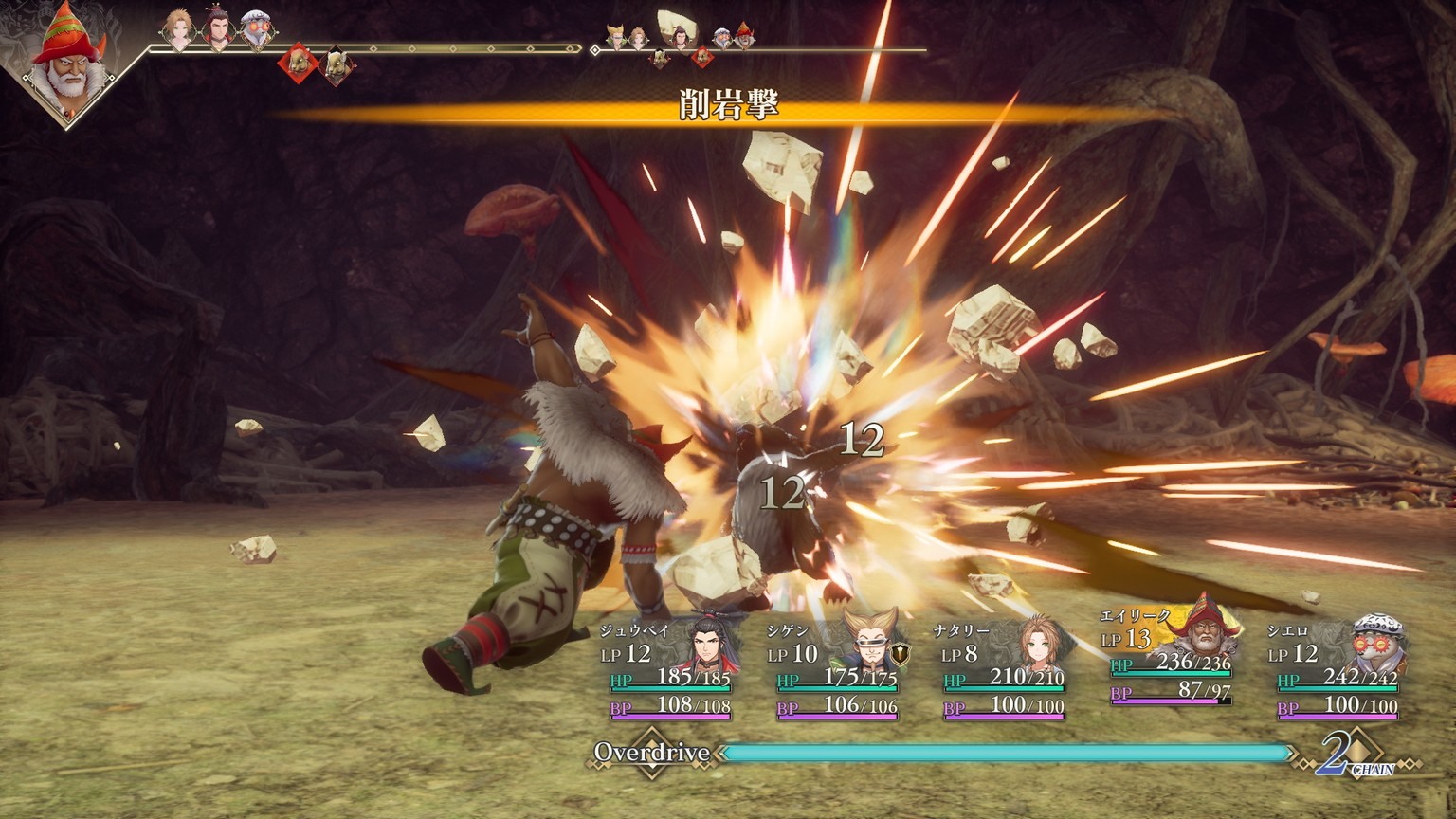Click the red-backed boar enemy timeline icon
The height and width of the screenshot is (819, 1456).
point(298,63)
